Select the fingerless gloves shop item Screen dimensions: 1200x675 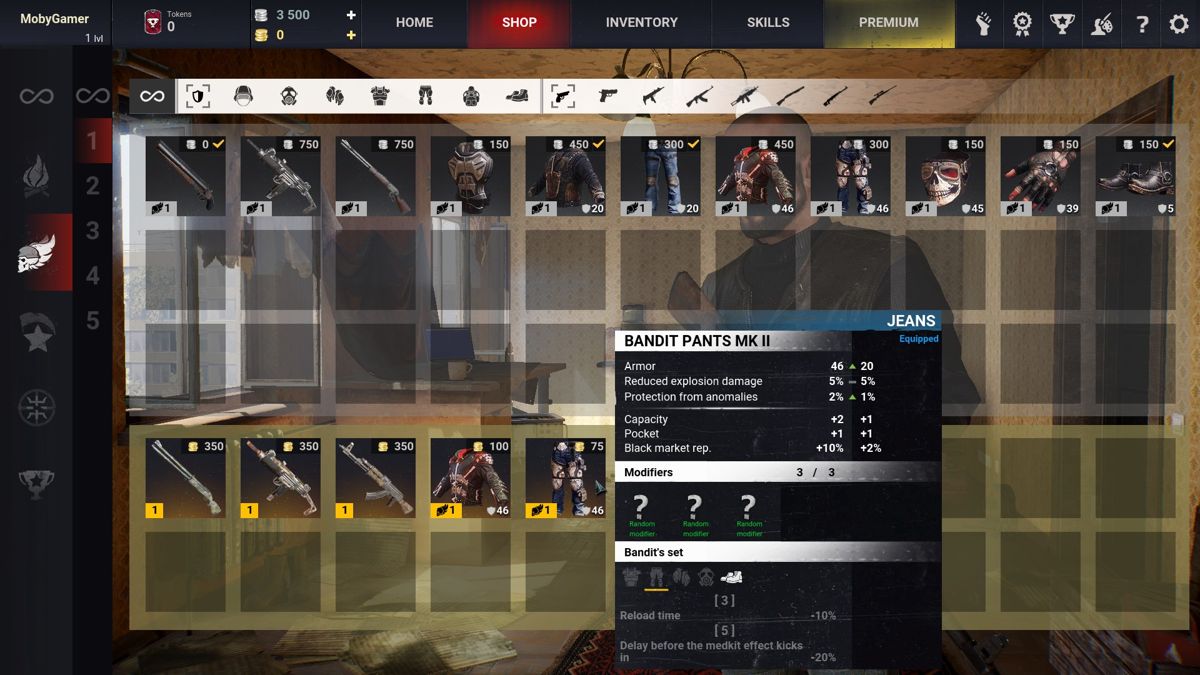tap(1040, 176)
